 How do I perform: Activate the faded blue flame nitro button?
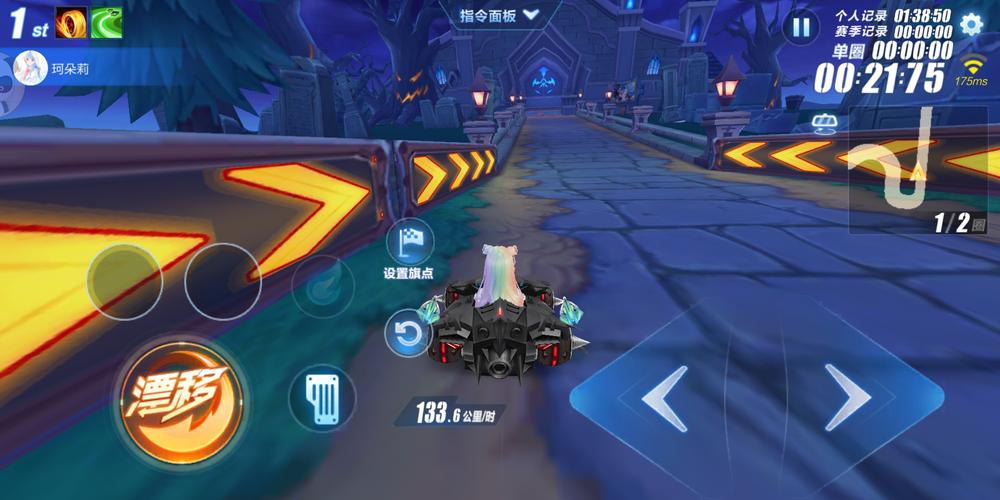pyautogui.click(x=323, y=284)
